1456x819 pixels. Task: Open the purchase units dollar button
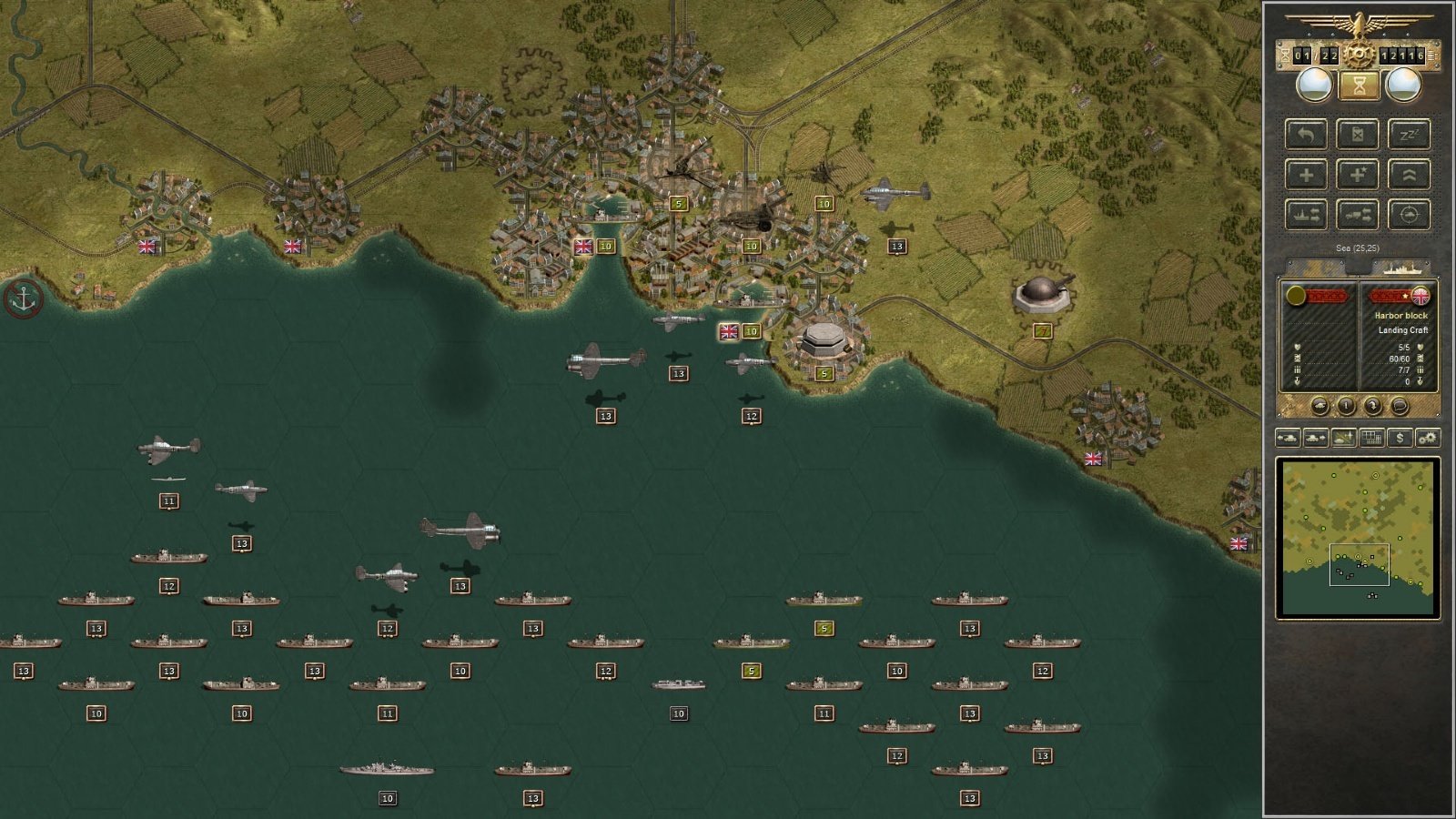[1400, 438]
